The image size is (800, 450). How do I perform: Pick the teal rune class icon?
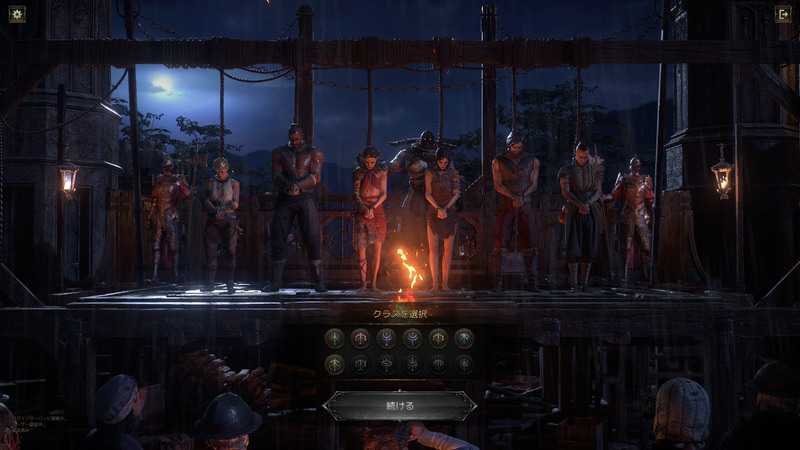[x=463, y=338]
